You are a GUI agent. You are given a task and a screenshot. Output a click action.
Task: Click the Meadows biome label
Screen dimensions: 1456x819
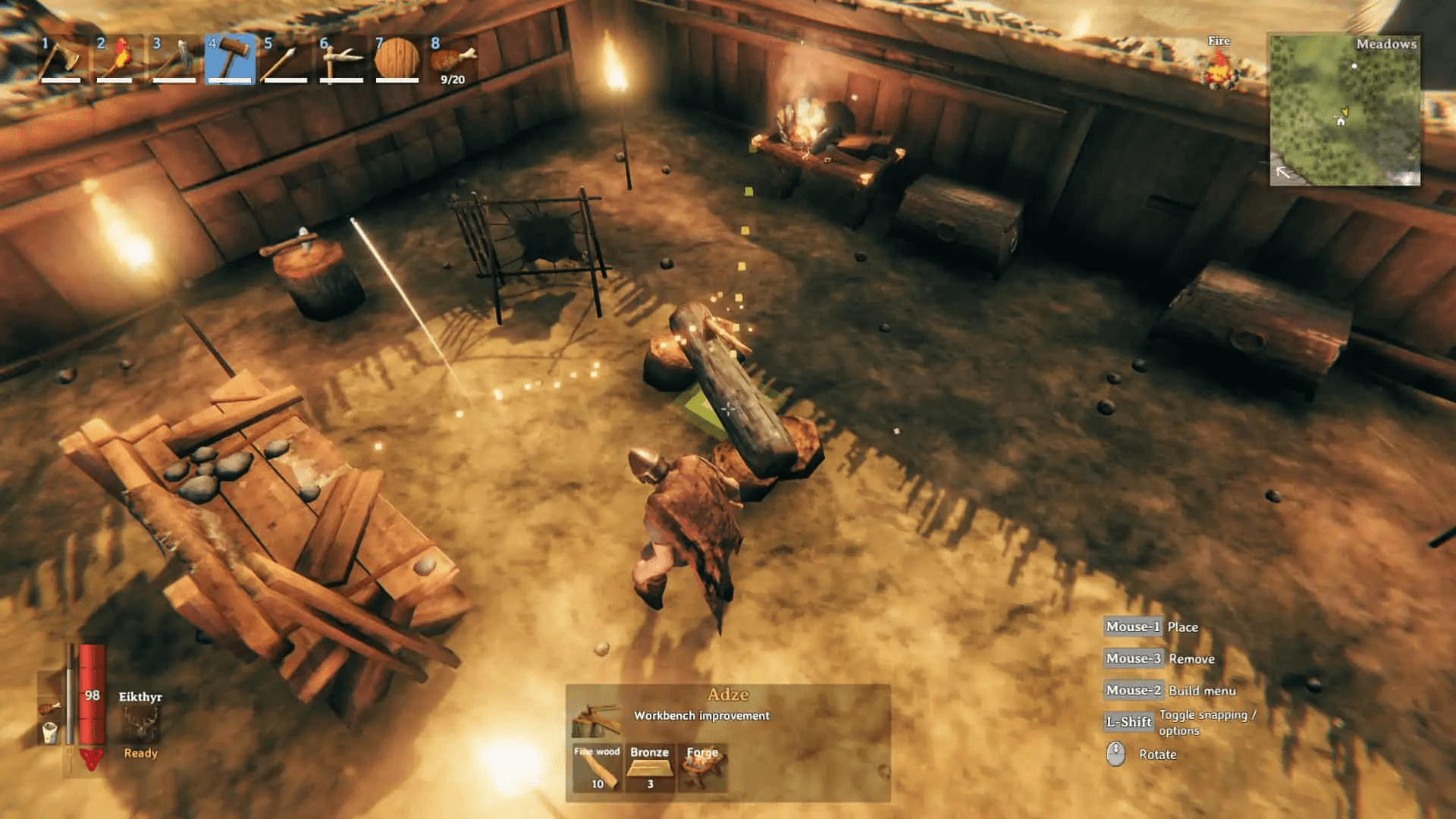1386,45
